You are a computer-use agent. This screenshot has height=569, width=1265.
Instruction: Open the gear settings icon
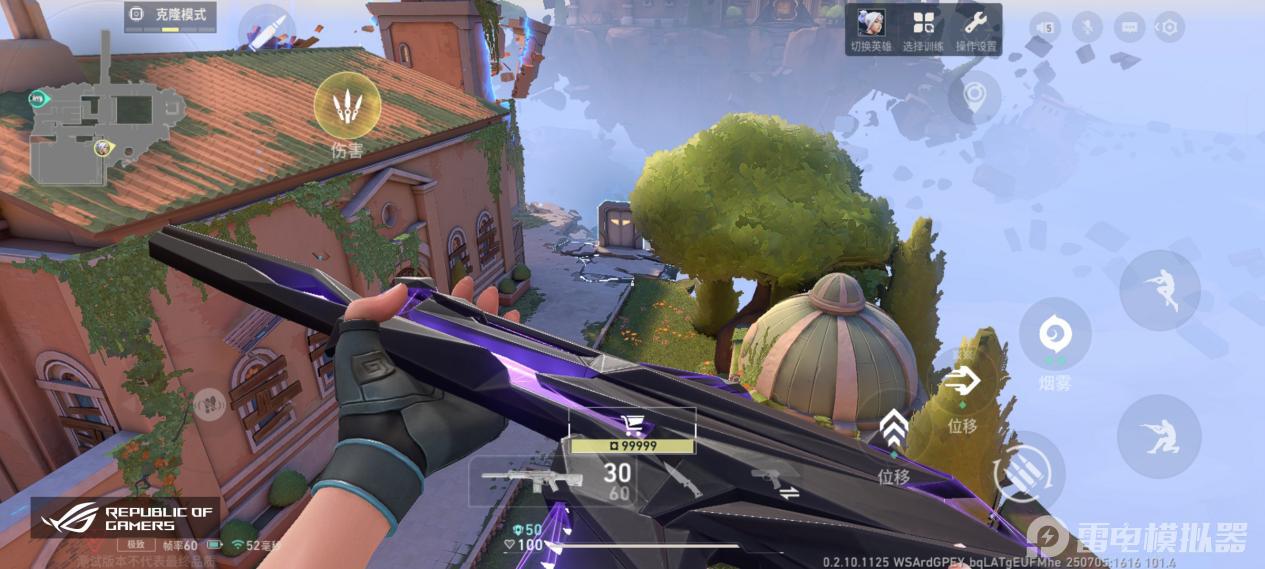click(1168, 27)
